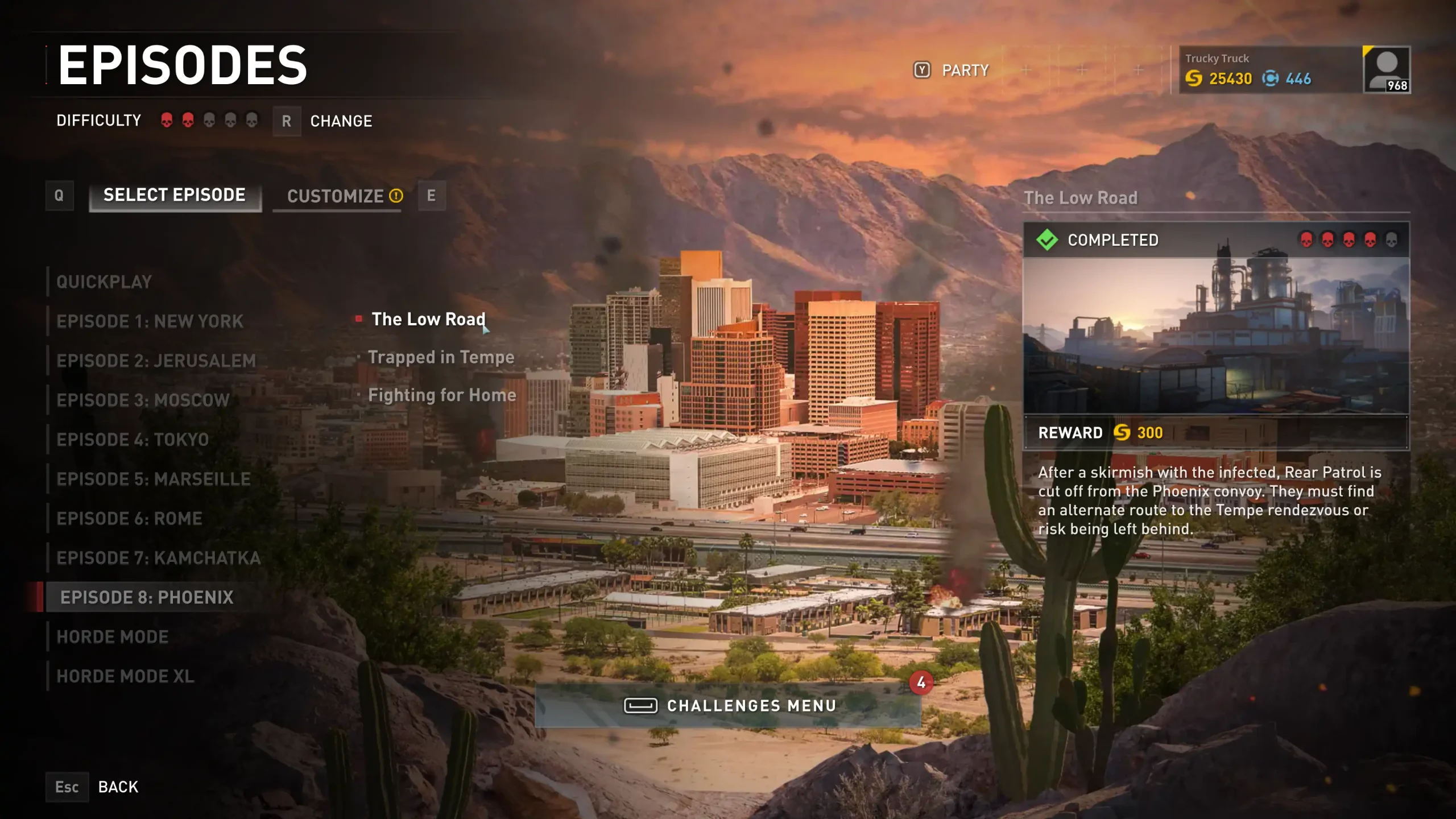Click Episode 8: Phoenix entry
Image resolution: width=1456 pixels, height=819 pixels.
pos(147,597)
